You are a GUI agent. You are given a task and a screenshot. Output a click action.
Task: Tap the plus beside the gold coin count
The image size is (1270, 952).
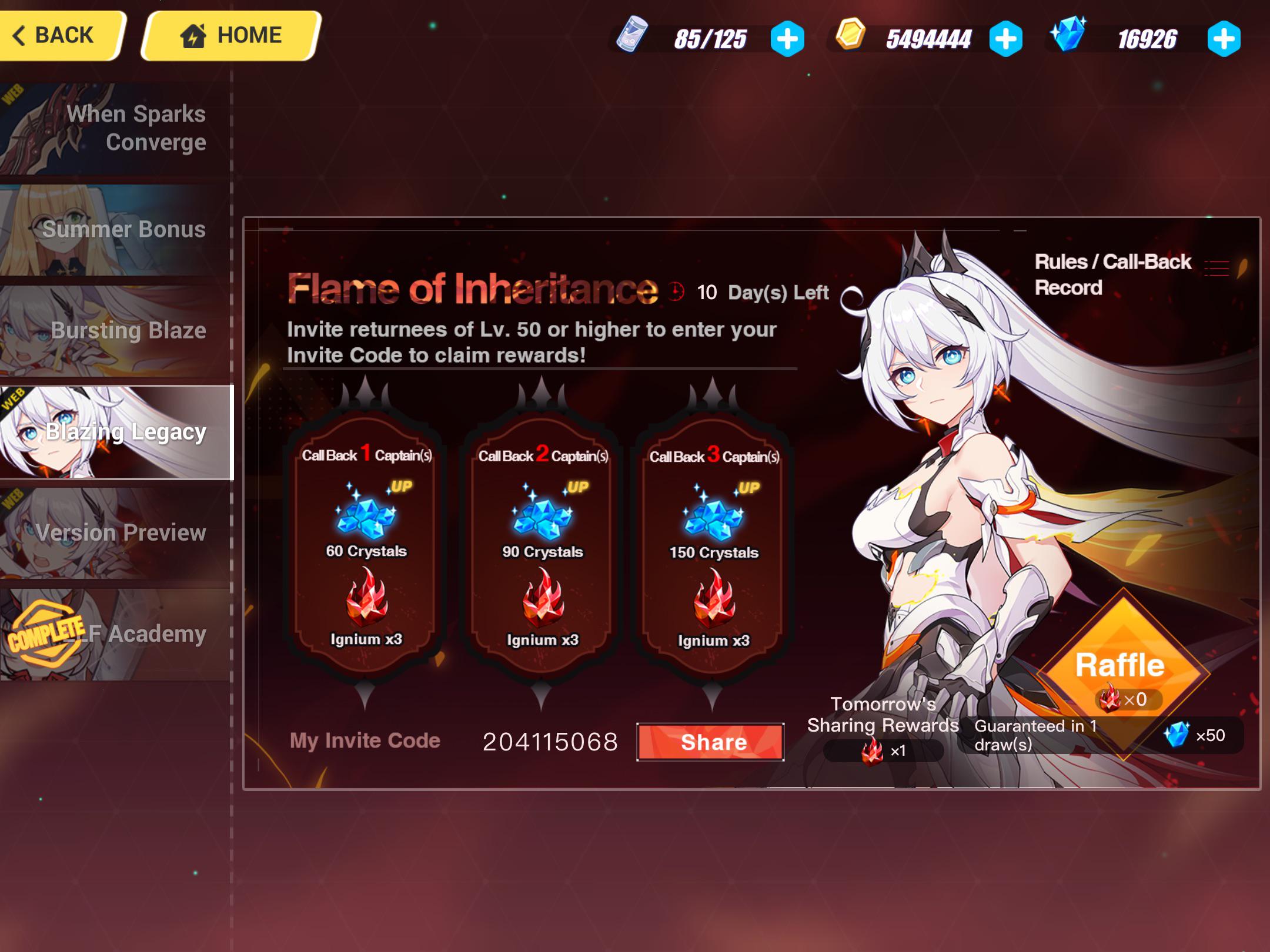(1007, 38)
